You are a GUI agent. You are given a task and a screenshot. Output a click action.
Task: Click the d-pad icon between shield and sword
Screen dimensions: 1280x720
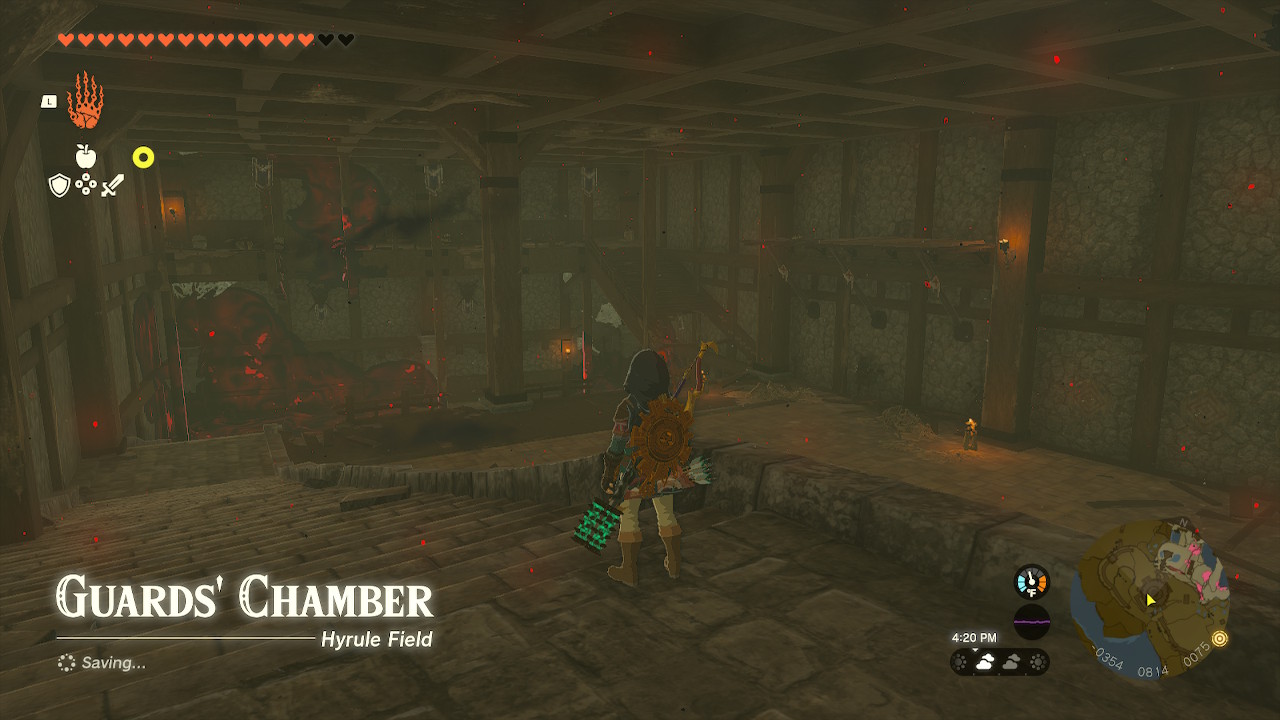coord(84,184)
